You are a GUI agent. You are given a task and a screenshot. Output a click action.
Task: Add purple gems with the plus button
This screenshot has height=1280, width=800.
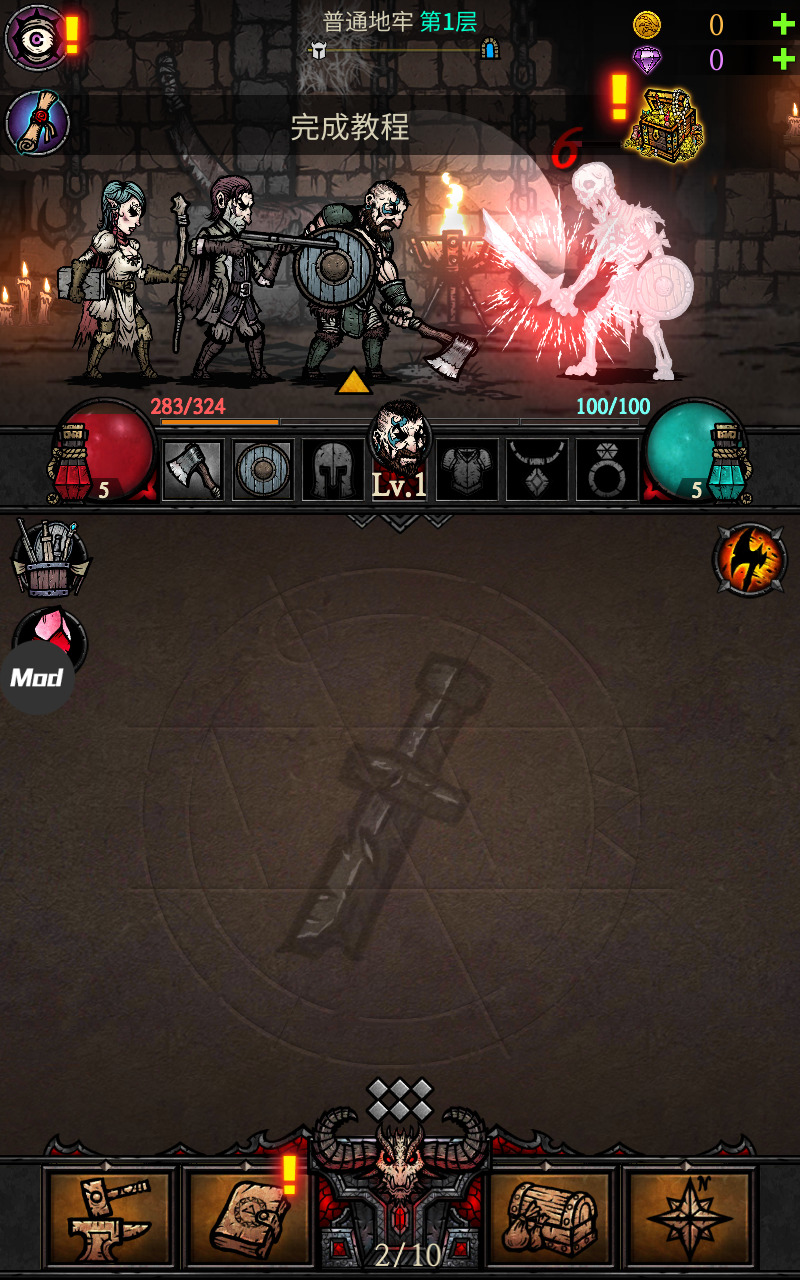click(x=783, y=60)
